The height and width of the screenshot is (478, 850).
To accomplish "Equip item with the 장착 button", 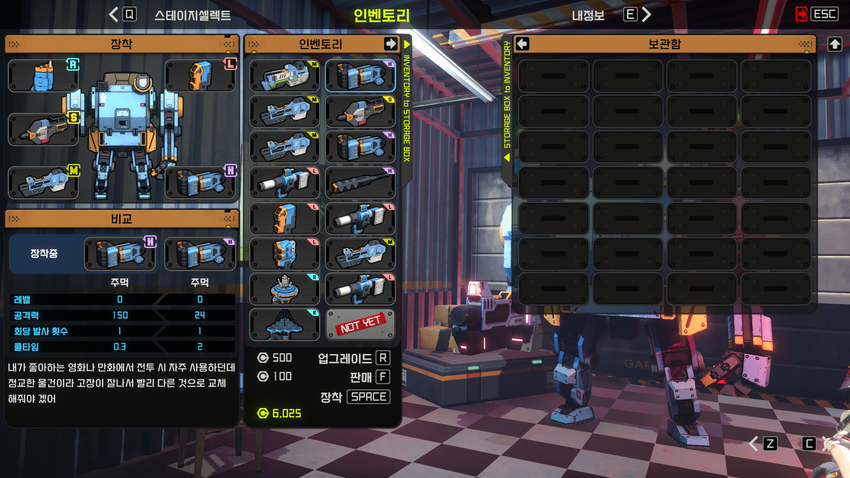I will 367,397.
